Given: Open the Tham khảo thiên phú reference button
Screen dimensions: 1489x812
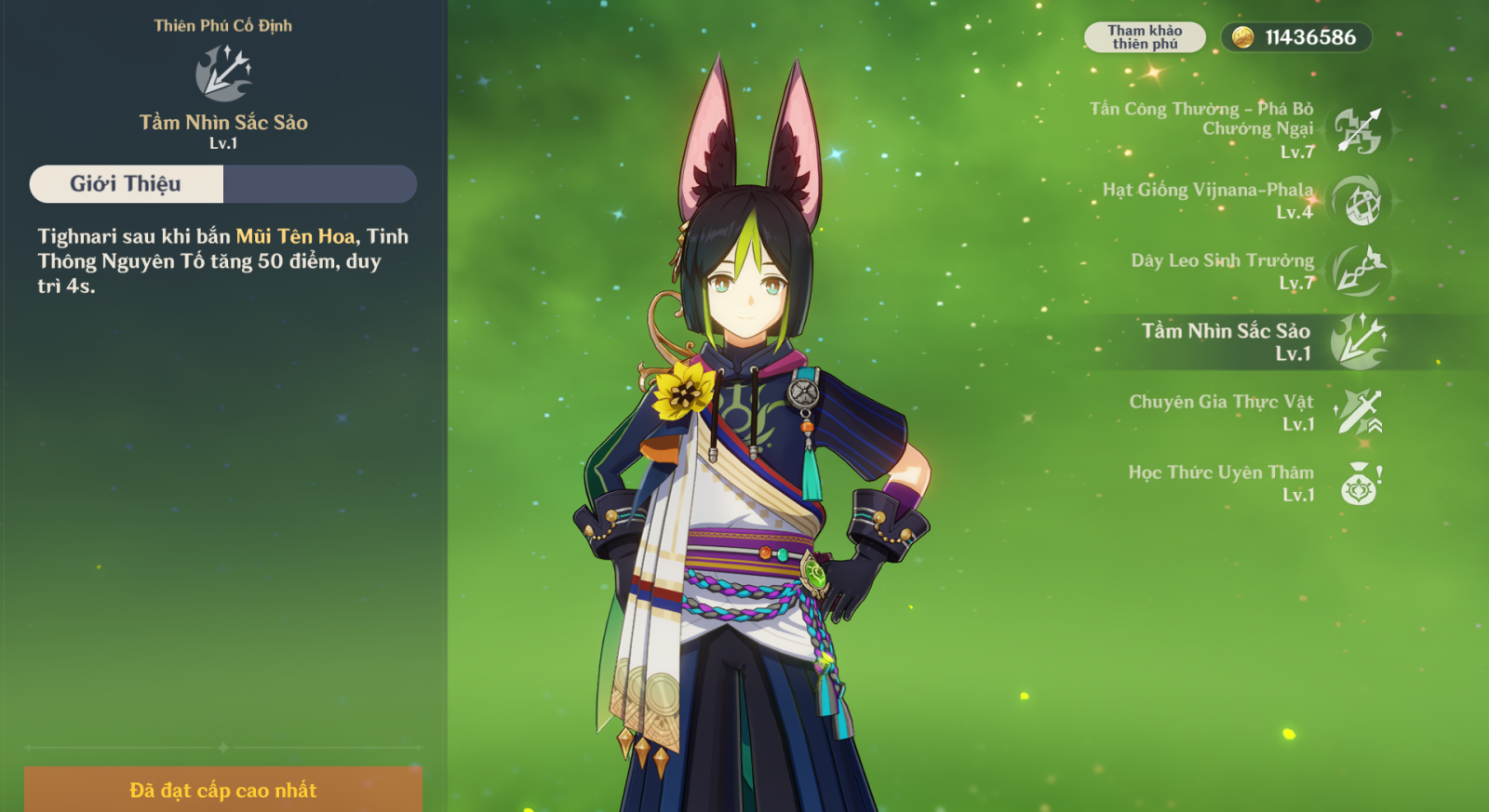Looking at the screenshot, I should pos(1145,37).
